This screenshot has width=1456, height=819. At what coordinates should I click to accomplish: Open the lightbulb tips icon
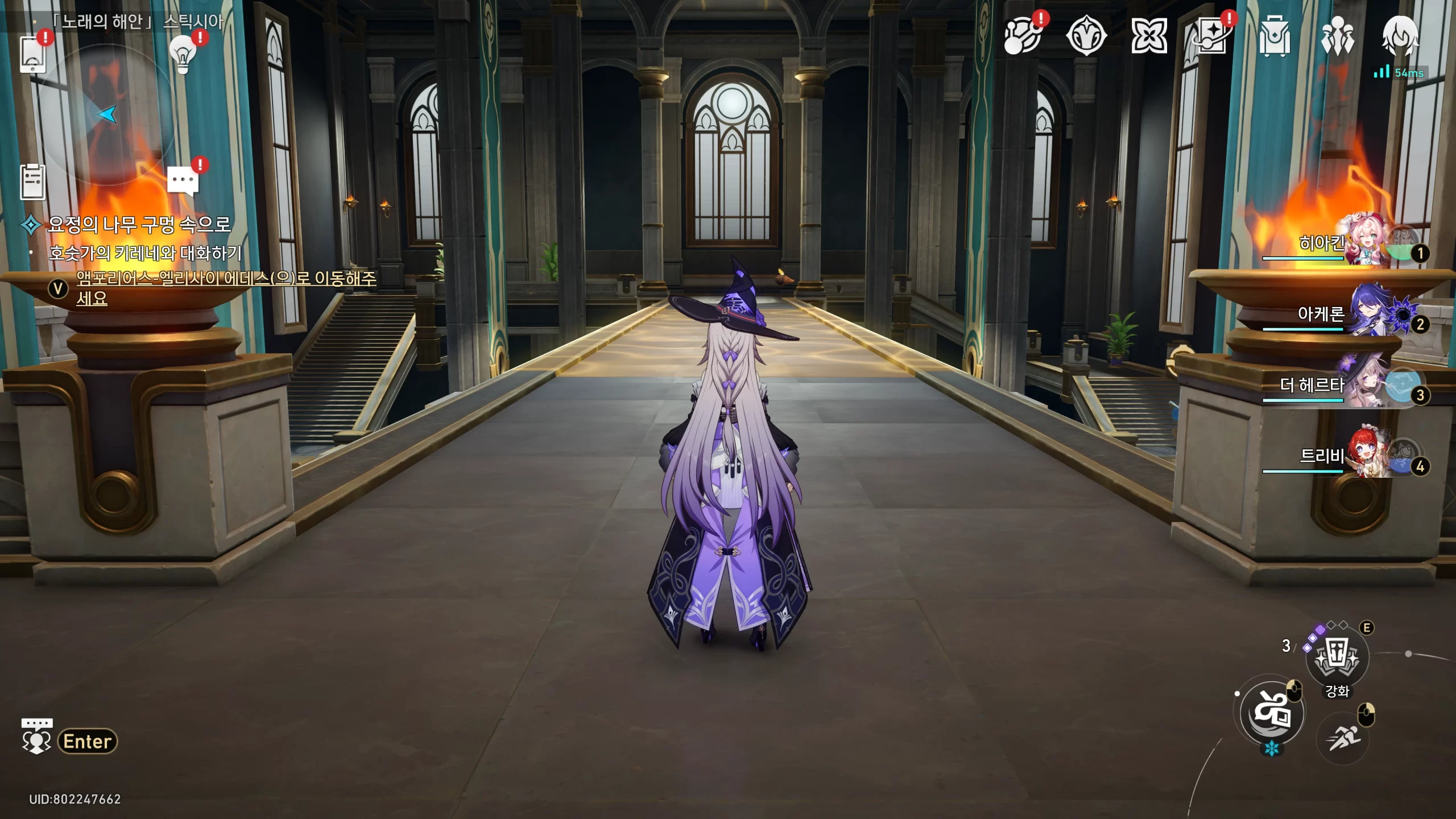pyautogui.click(x=183, y=54)
